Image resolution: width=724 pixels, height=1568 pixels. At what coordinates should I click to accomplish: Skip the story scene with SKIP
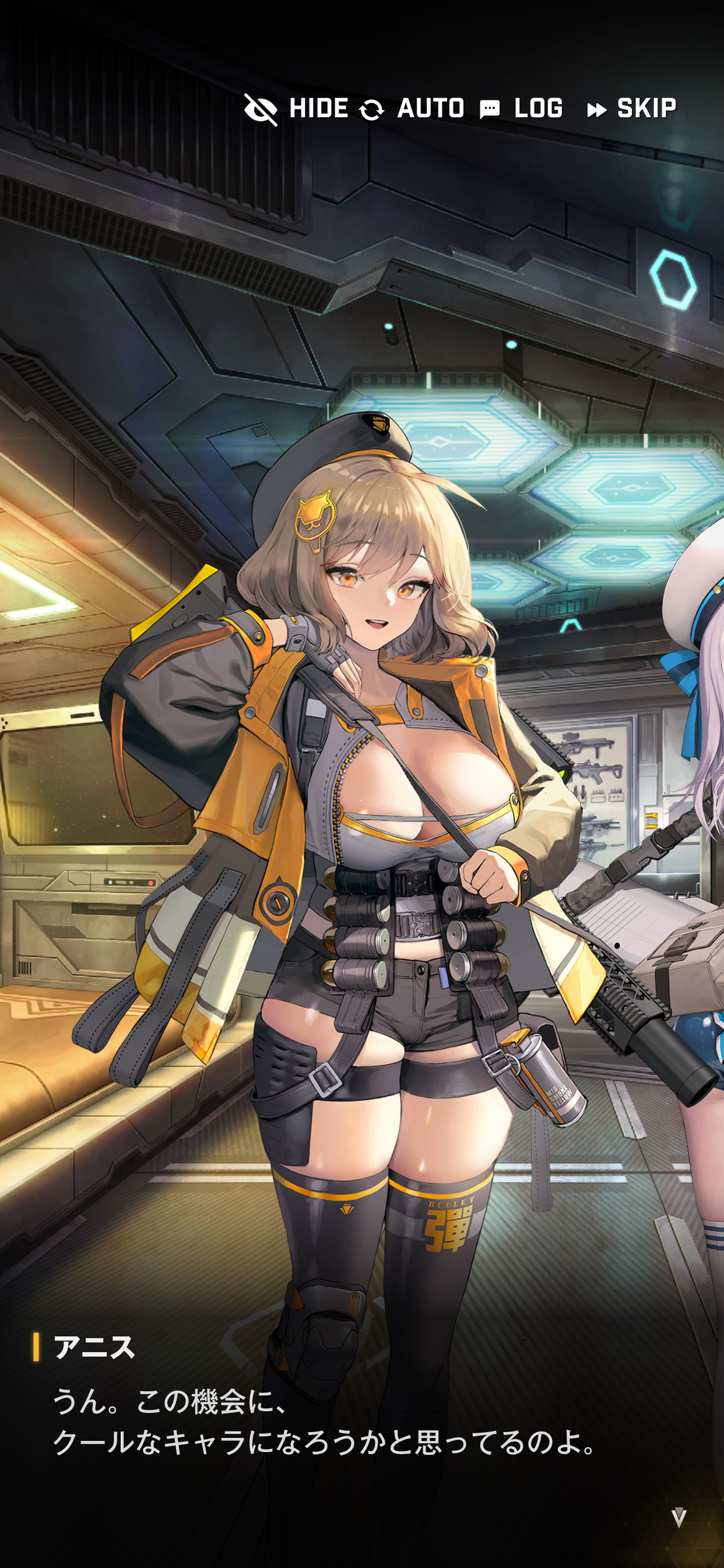point(632,109)
